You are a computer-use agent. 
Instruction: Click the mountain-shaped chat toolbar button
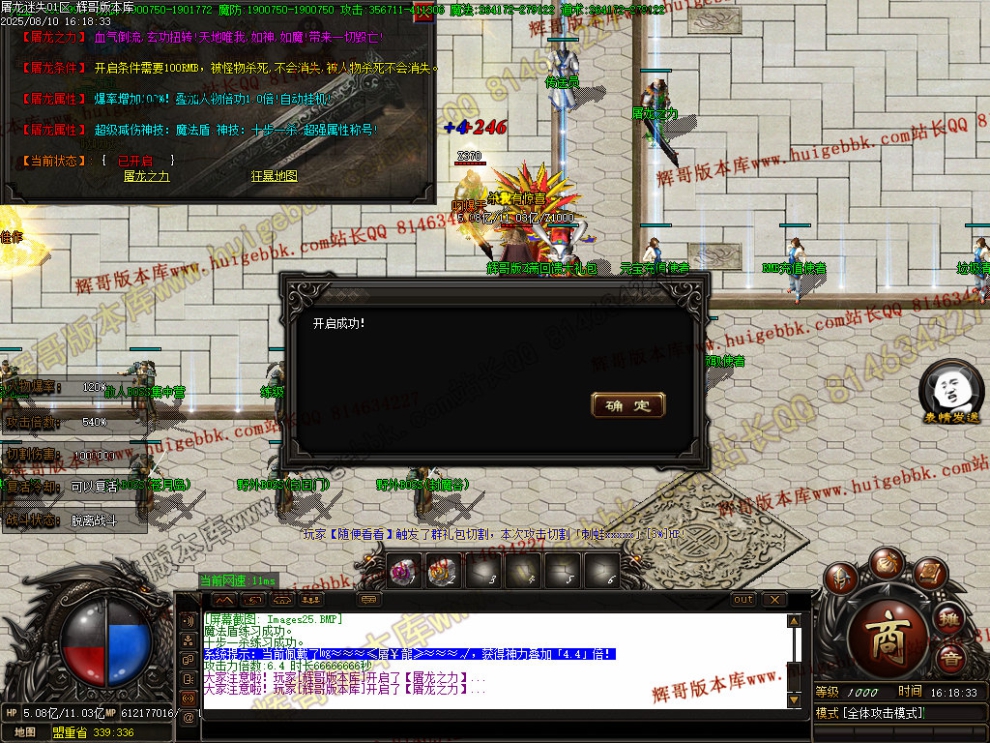[224, 599]
